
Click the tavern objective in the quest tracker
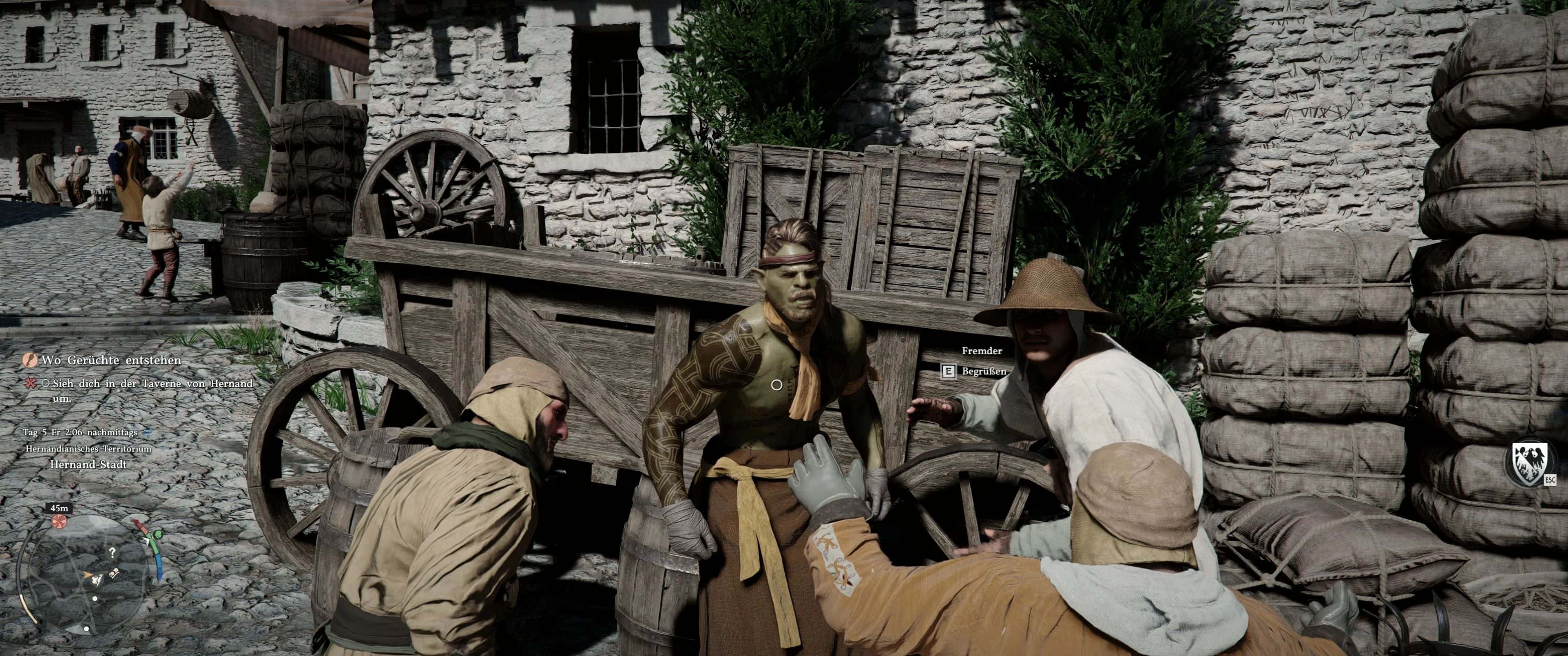[x=152, y=390]
